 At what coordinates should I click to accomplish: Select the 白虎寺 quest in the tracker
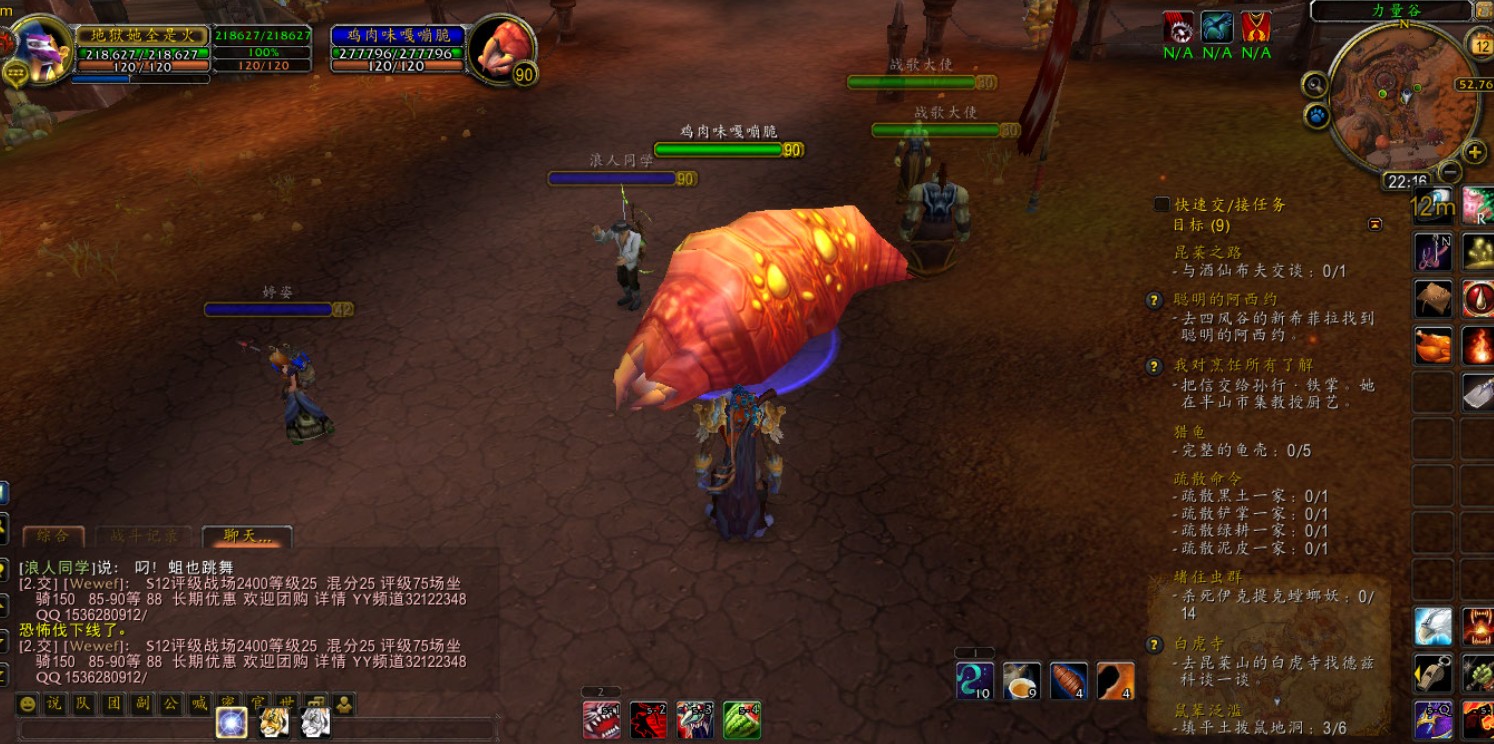(x=1199, y=644)
